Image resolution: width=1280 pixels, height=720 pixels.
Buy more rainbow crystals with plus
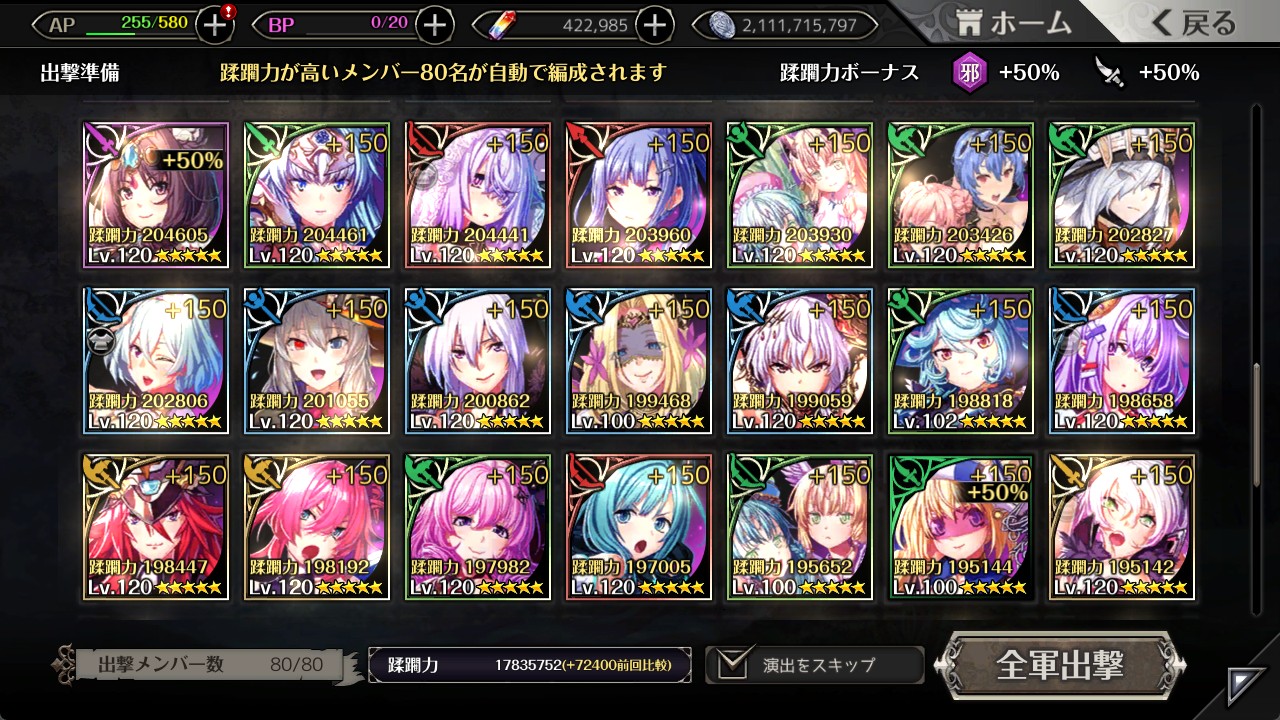[x=654, y=25]
